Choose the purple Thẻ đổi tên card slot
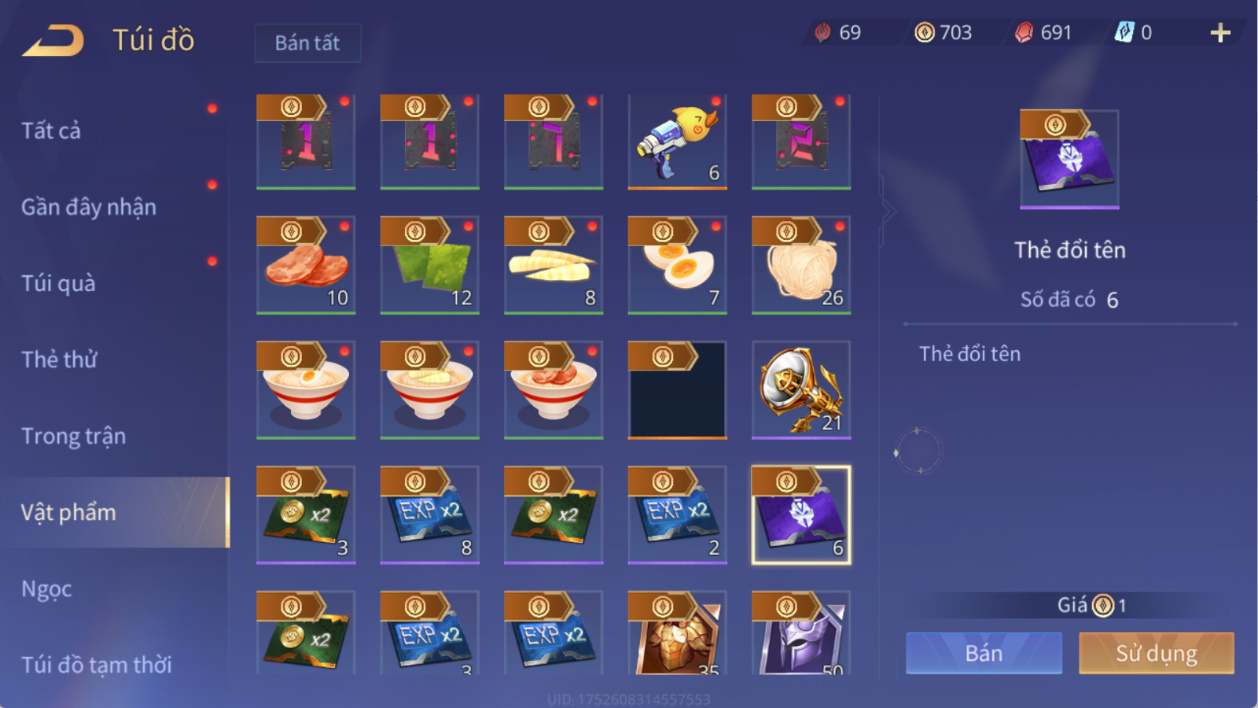This screenshot has height=708, width=1258. (x=801, y=515)
